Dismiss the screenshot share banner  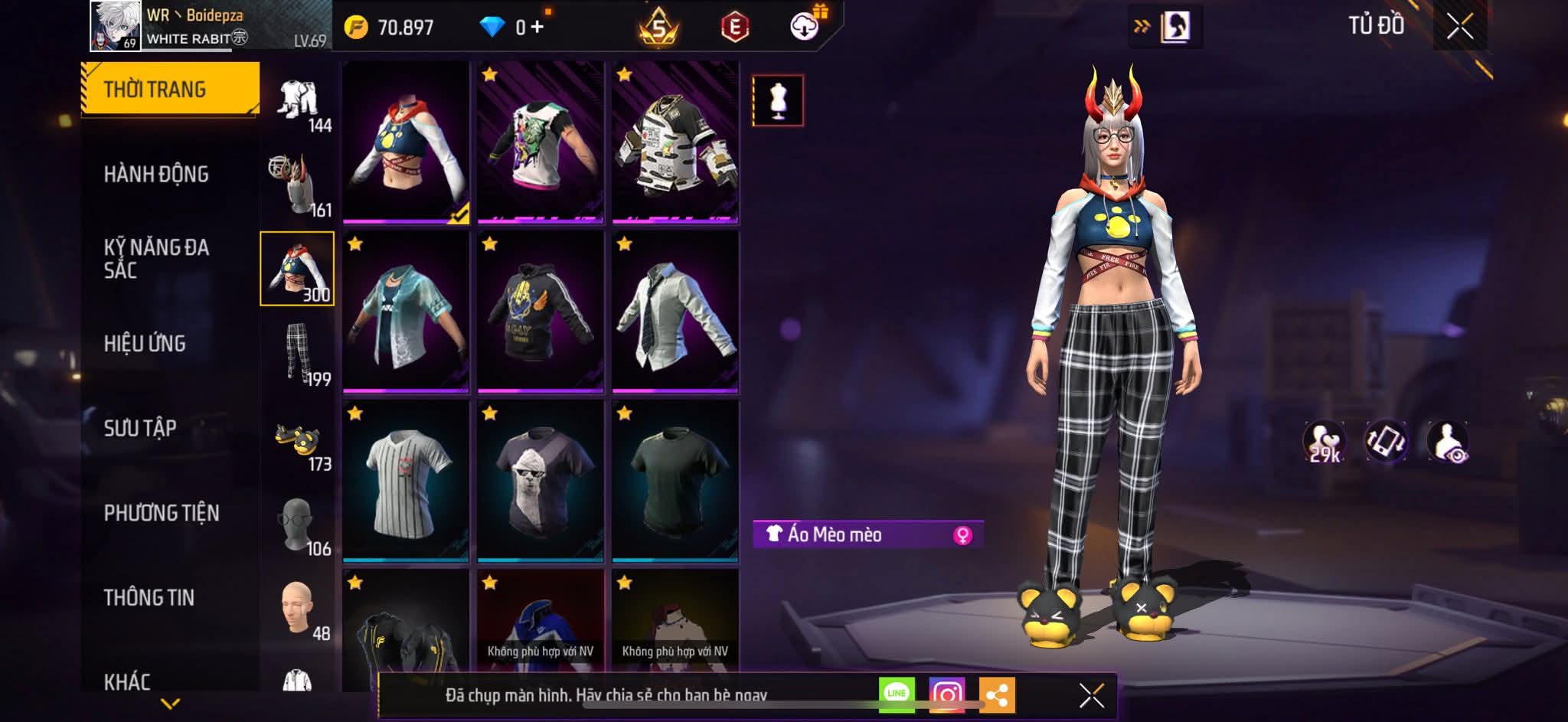1092,695
